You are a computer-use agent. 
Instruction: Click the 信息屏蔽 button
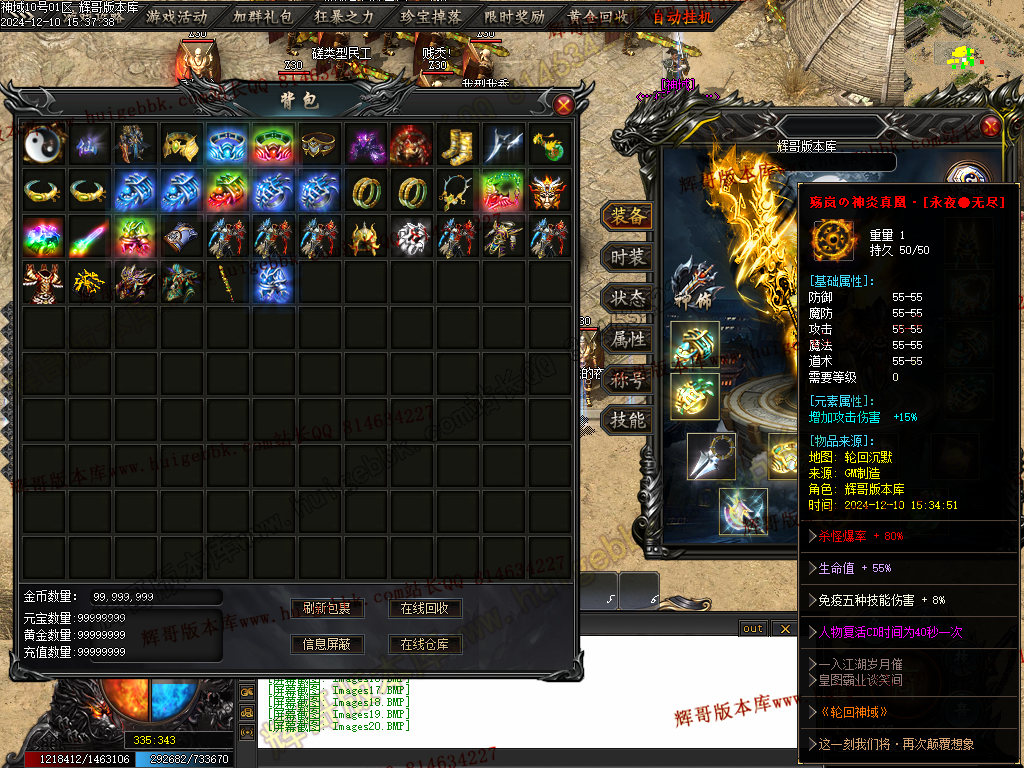click(x=326, y=644)
